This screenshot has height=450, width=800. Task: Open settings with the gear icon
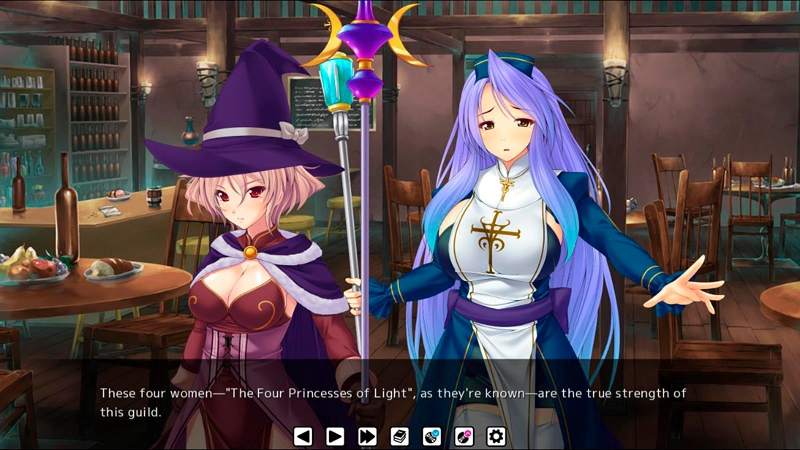coord(496,436)
